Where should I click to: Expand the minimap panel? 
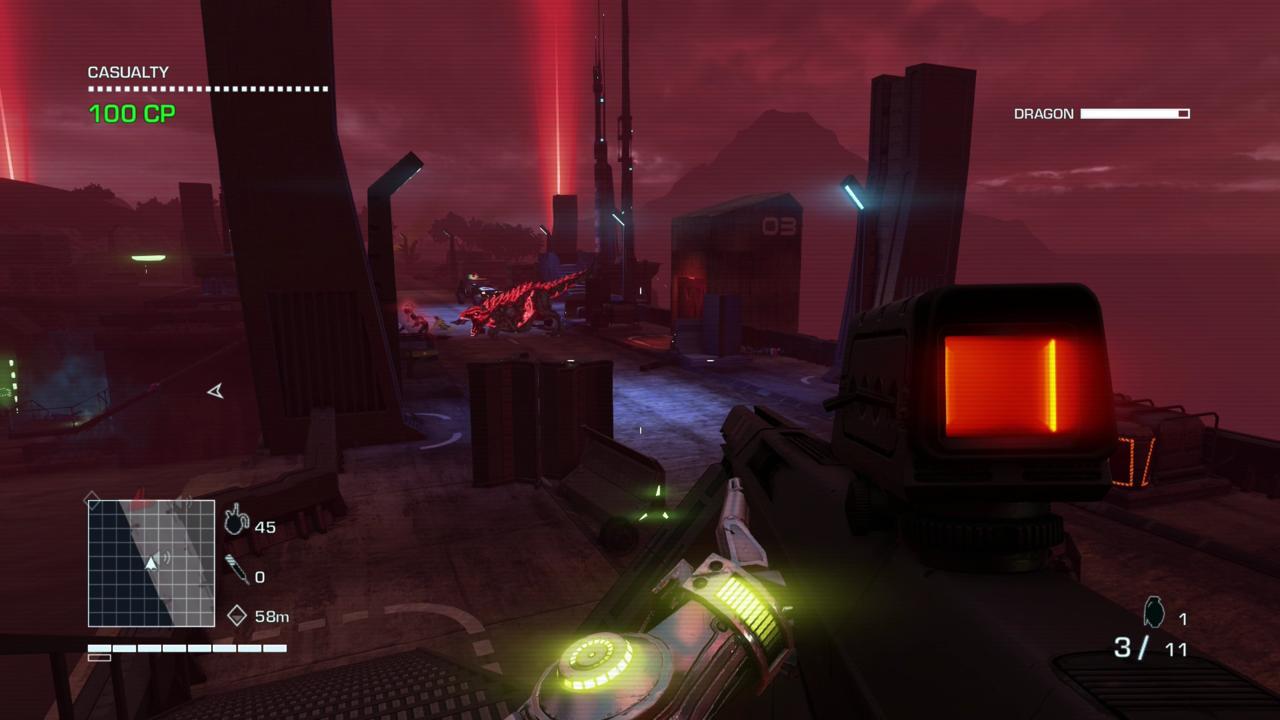point(150,562)
